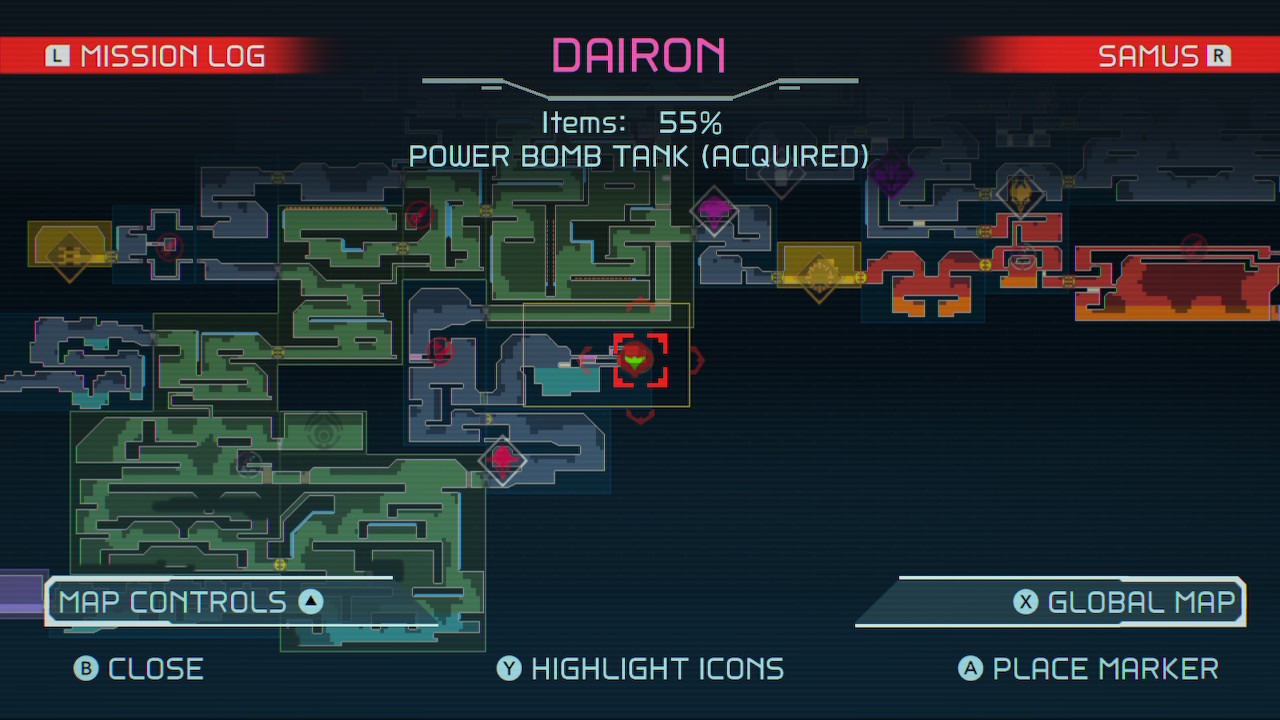Viewport: 1280px width, 720px height.
Task: Select the golden shuttle station icon
Action: click(820, 273)
